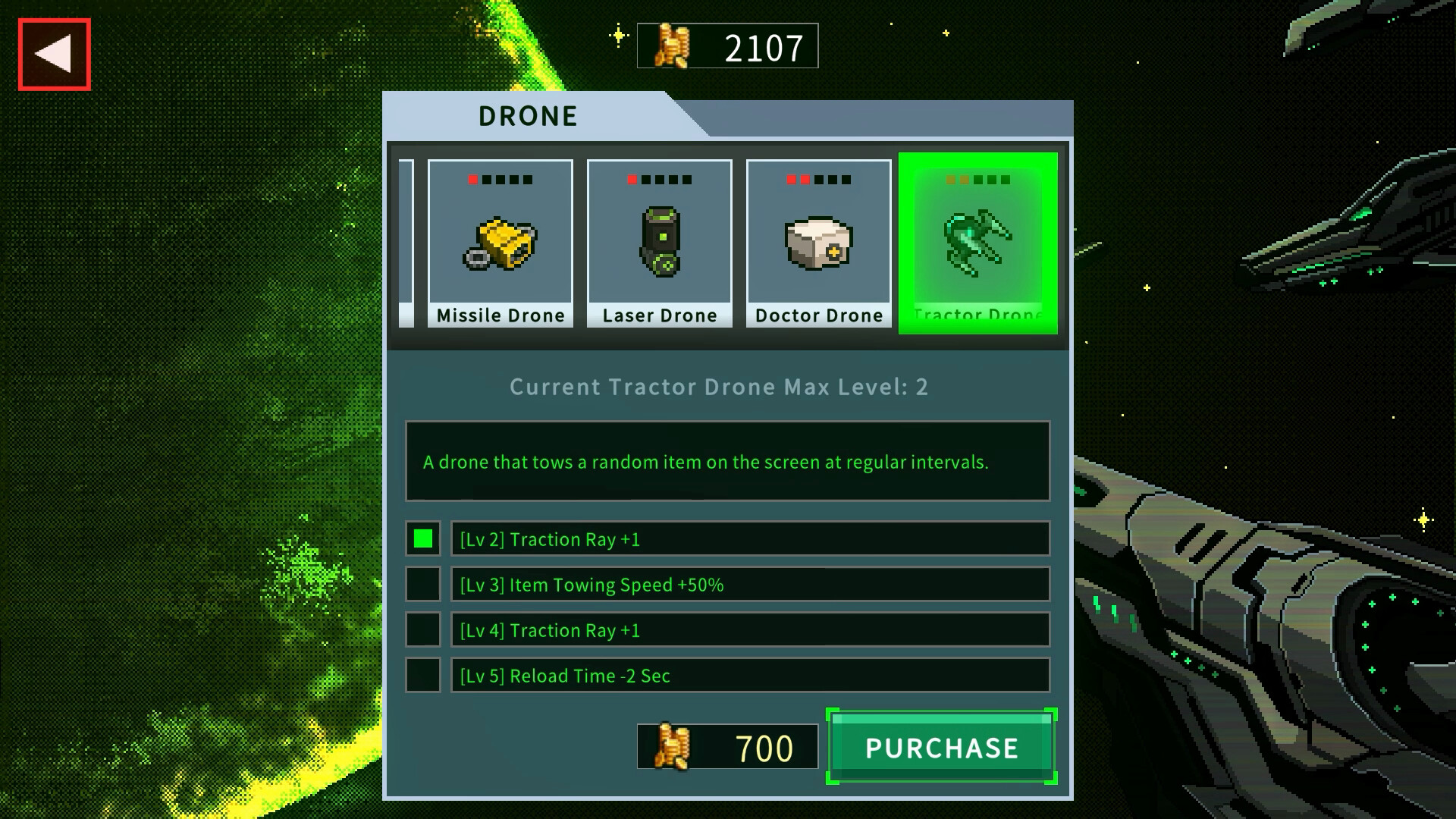Switch to the DRONE tab
Image resolution: width=1456 pixels, height=819 pixels.
526,115
